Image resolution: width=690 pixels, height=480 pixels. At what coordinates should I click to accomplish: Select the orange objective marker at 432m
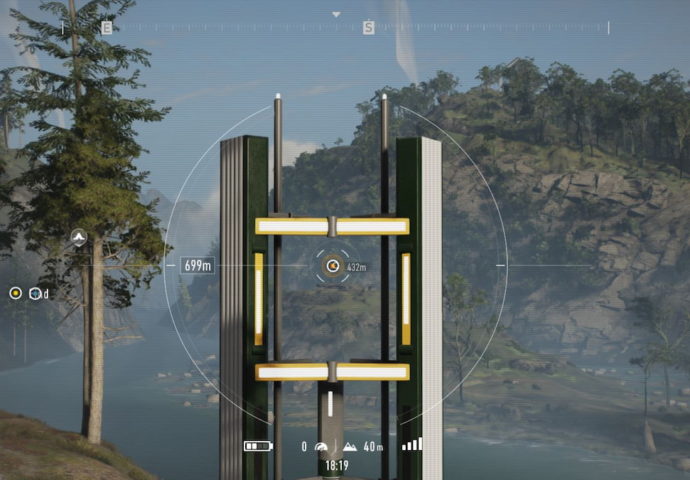click(x=333, y=266)
